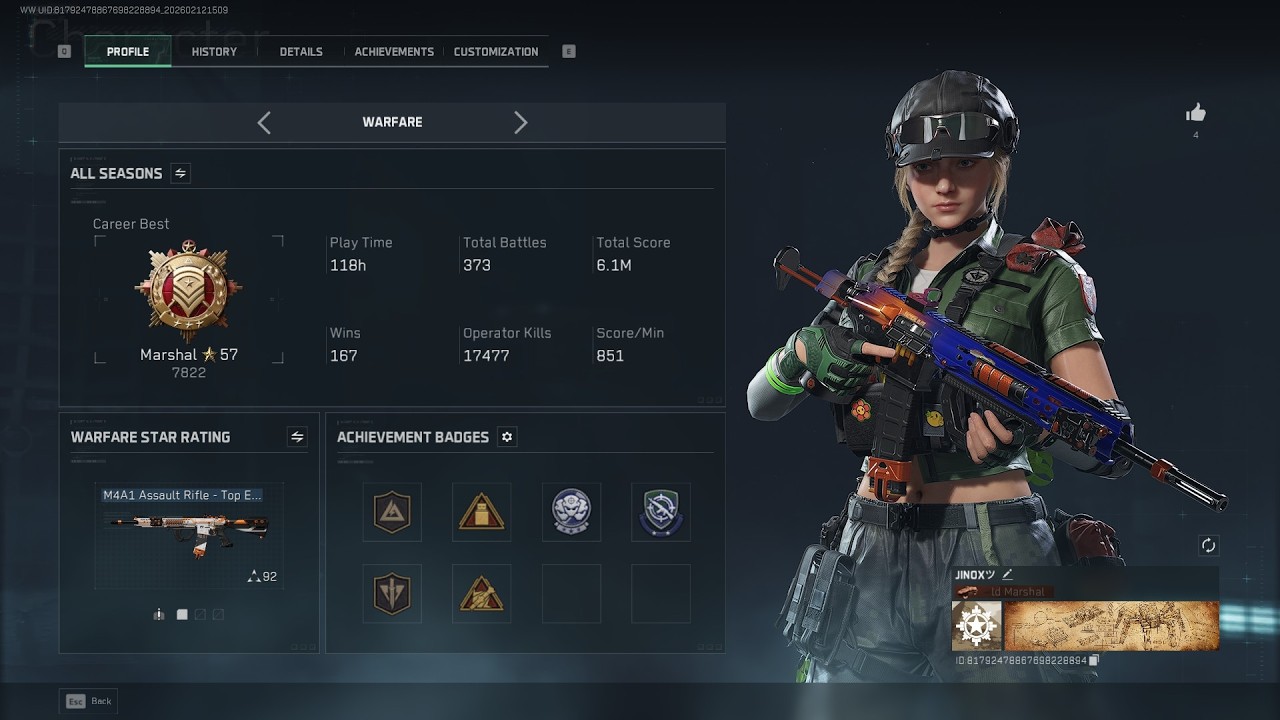Screen dimensions: 1280x720
Task: Copy the player ID number
Action: click(1094, 660)
